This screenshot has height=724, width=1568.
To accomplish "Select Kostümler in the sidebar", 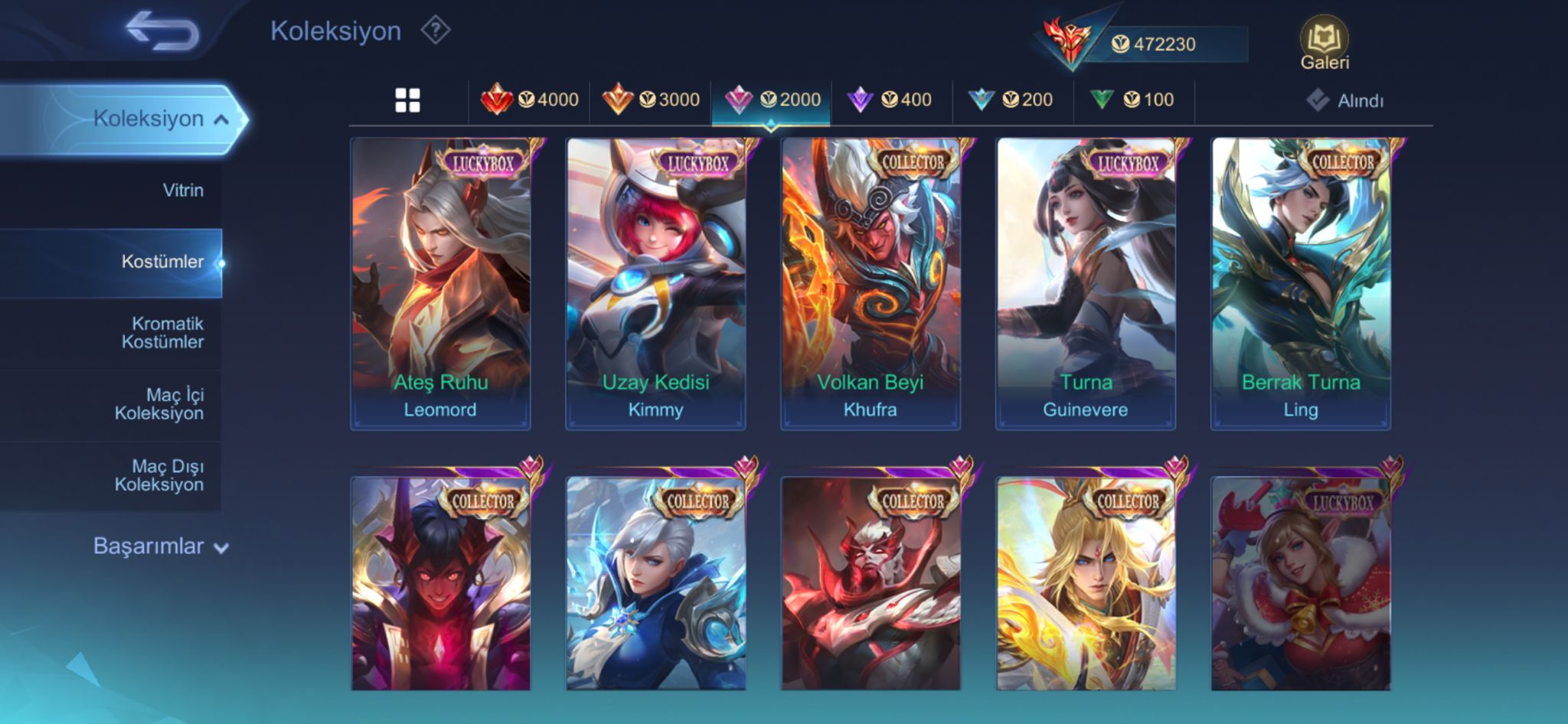I will tap(162, 262).
